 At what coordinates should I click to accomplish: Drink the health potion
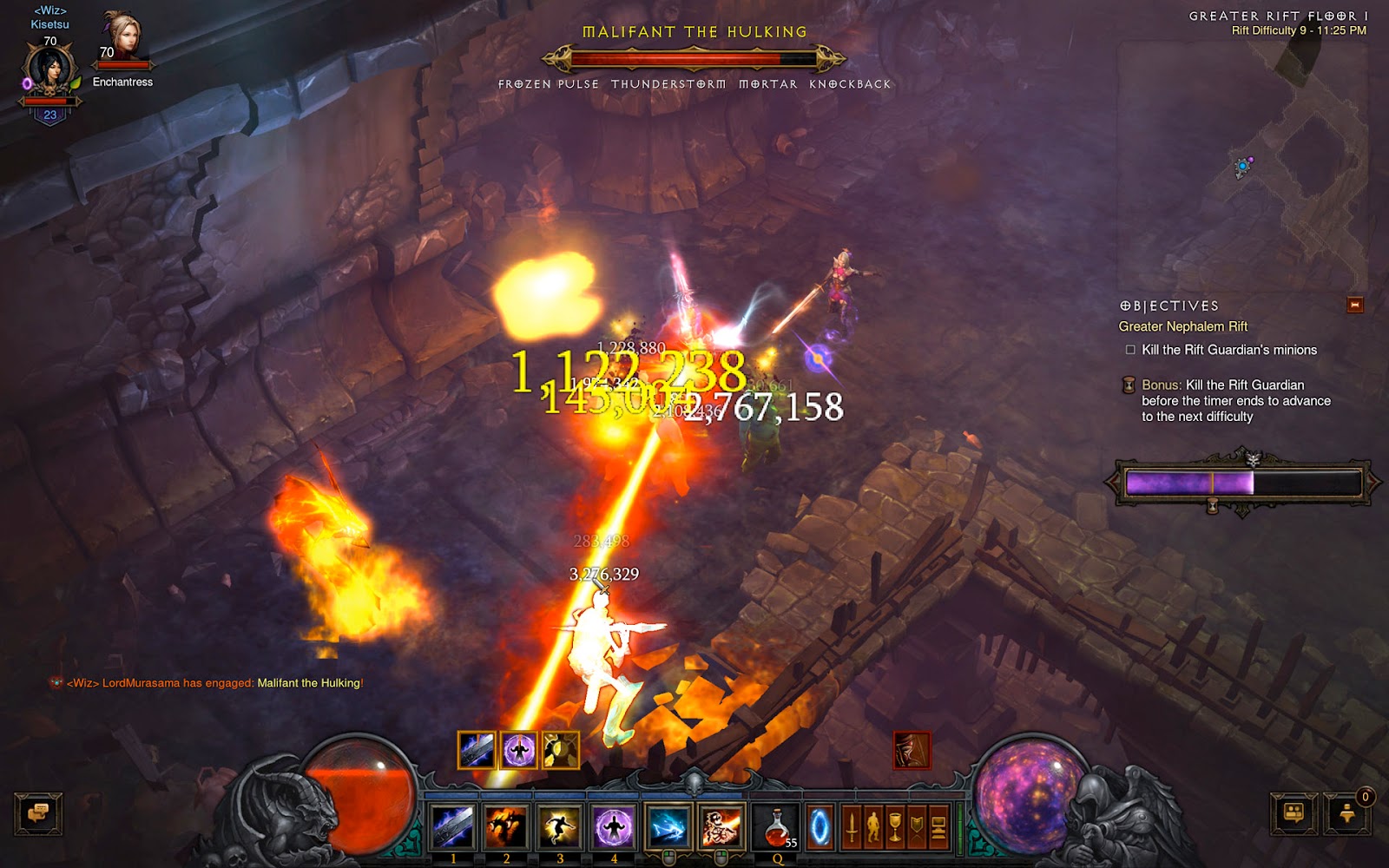coord(777,825)
